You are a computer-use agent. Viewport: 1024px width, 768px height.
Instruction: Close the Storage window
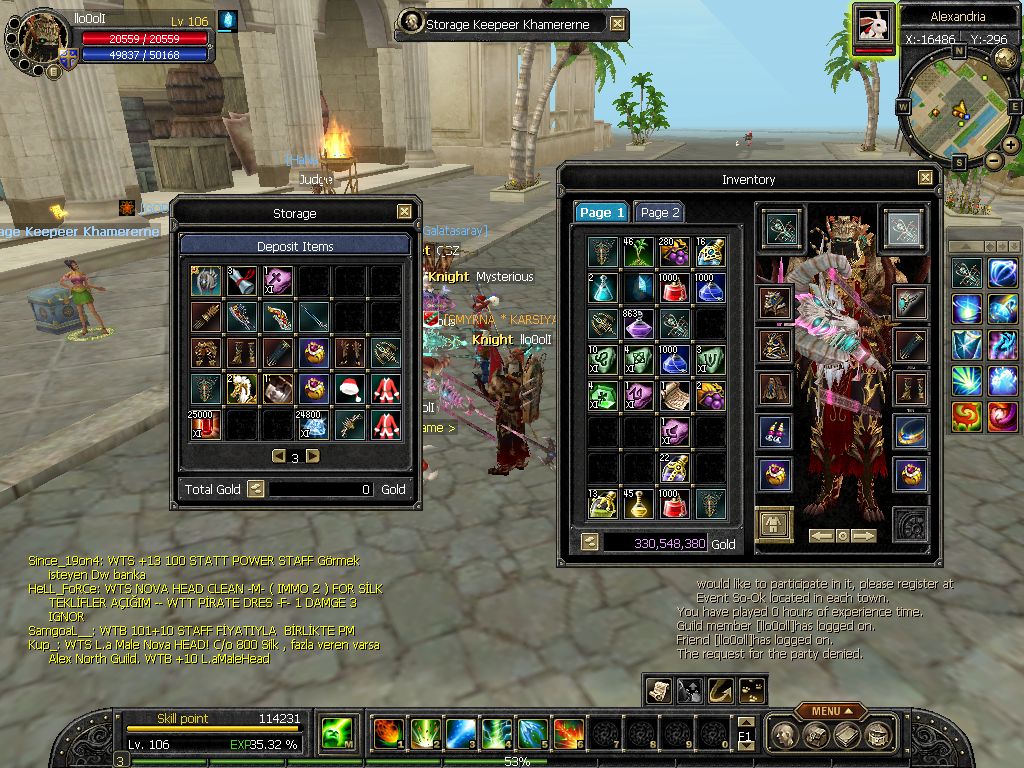point(404,212)
